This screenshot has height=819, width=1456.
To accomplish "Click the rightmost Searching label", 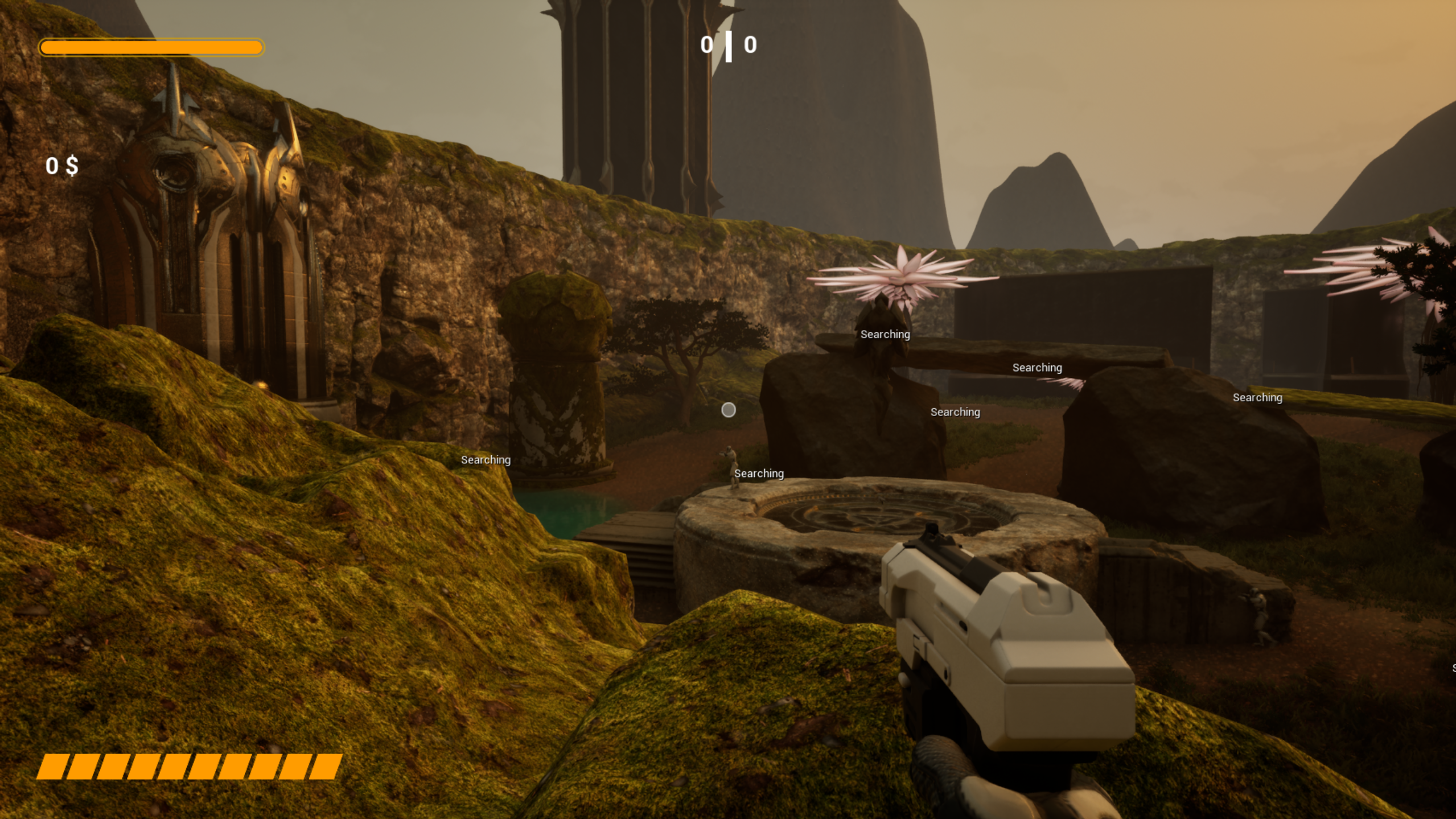I will 1257,397.
